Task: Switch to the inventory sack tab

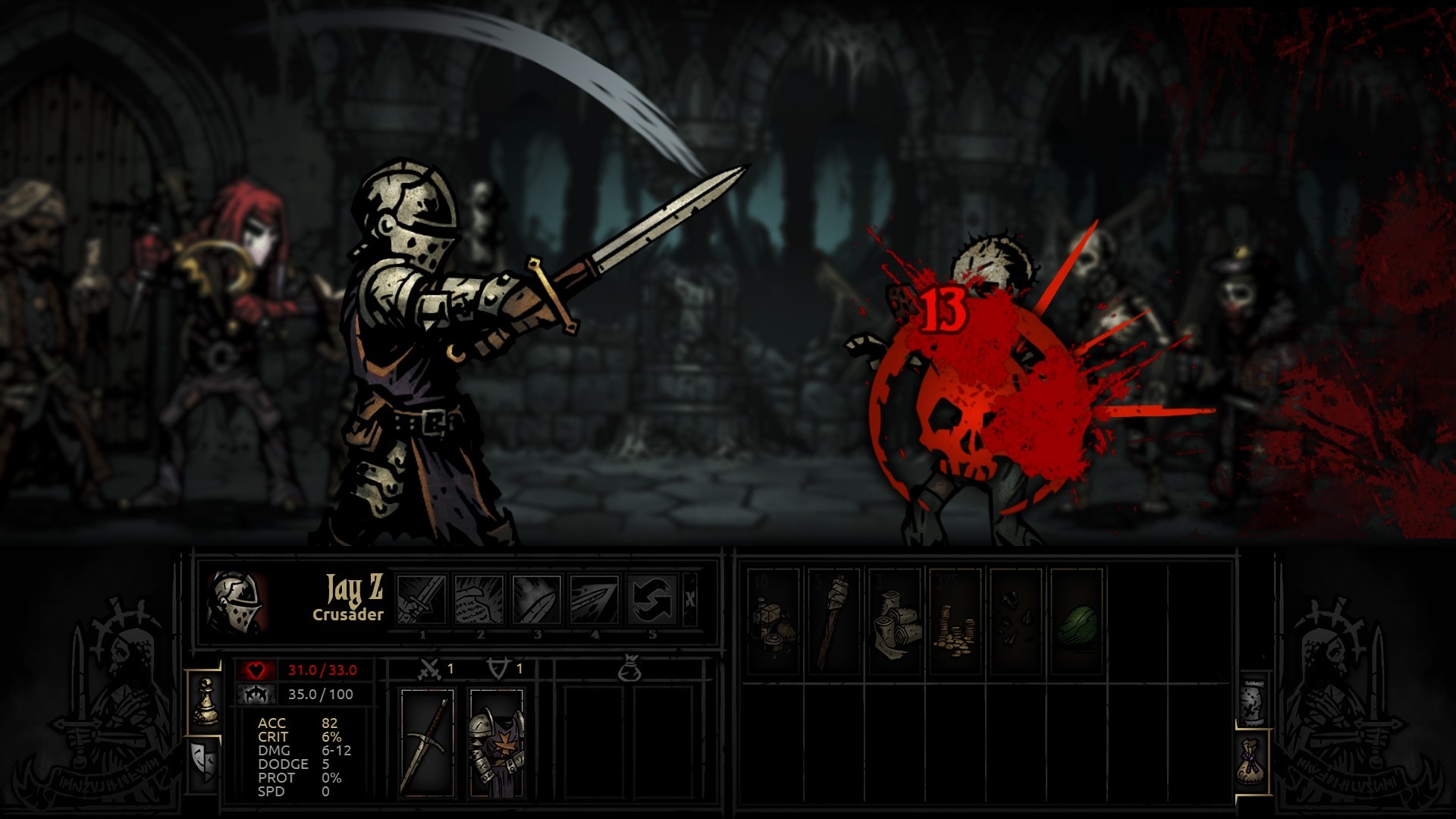Action: (1252, 761)
